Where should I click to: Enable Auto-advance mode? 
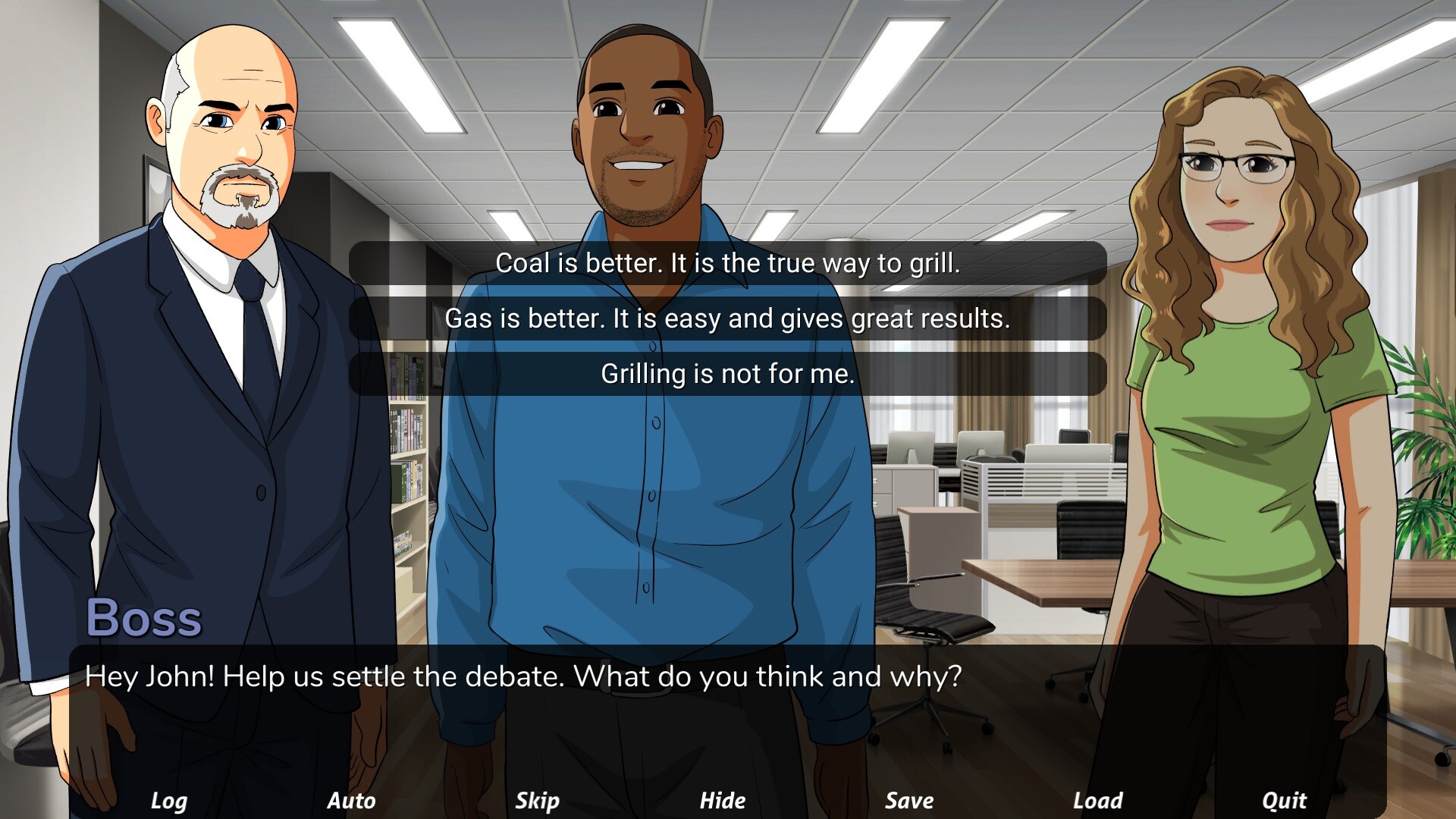[352, 800]
